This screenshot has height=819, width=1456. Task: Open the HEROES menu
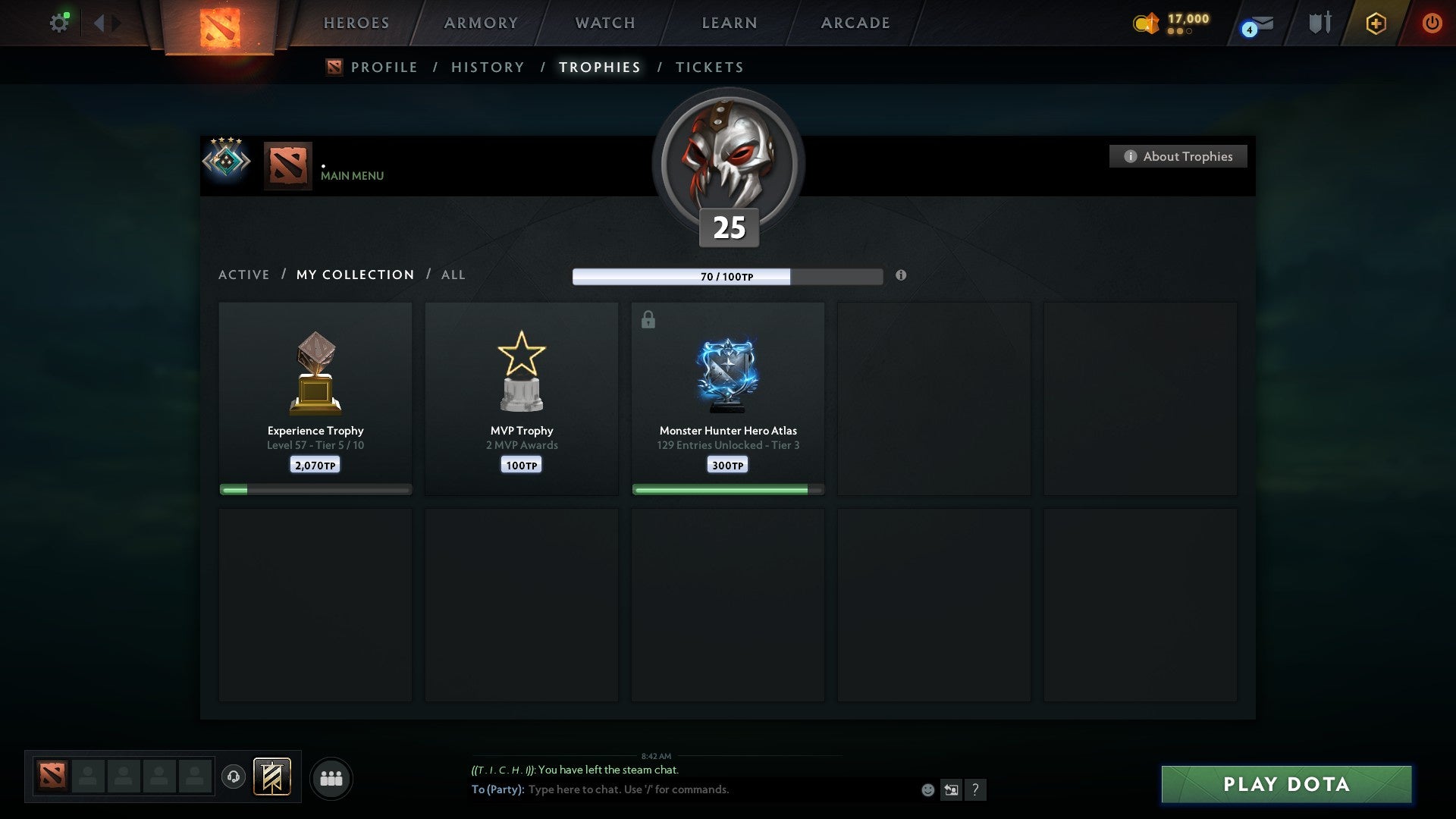click(356, 23)
